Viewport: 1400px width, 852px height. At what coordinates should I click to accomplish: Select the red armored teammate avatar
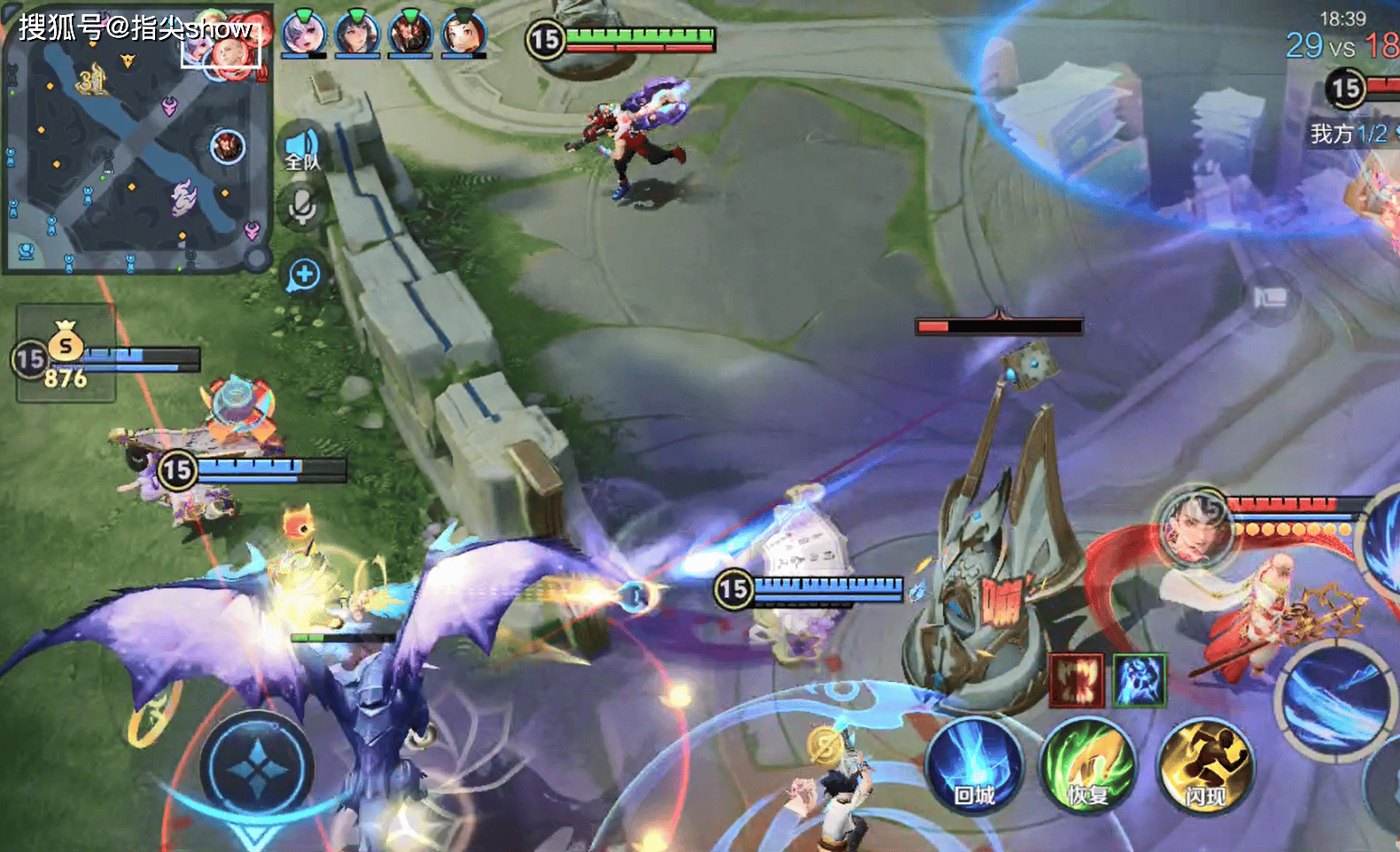(411, 34)
